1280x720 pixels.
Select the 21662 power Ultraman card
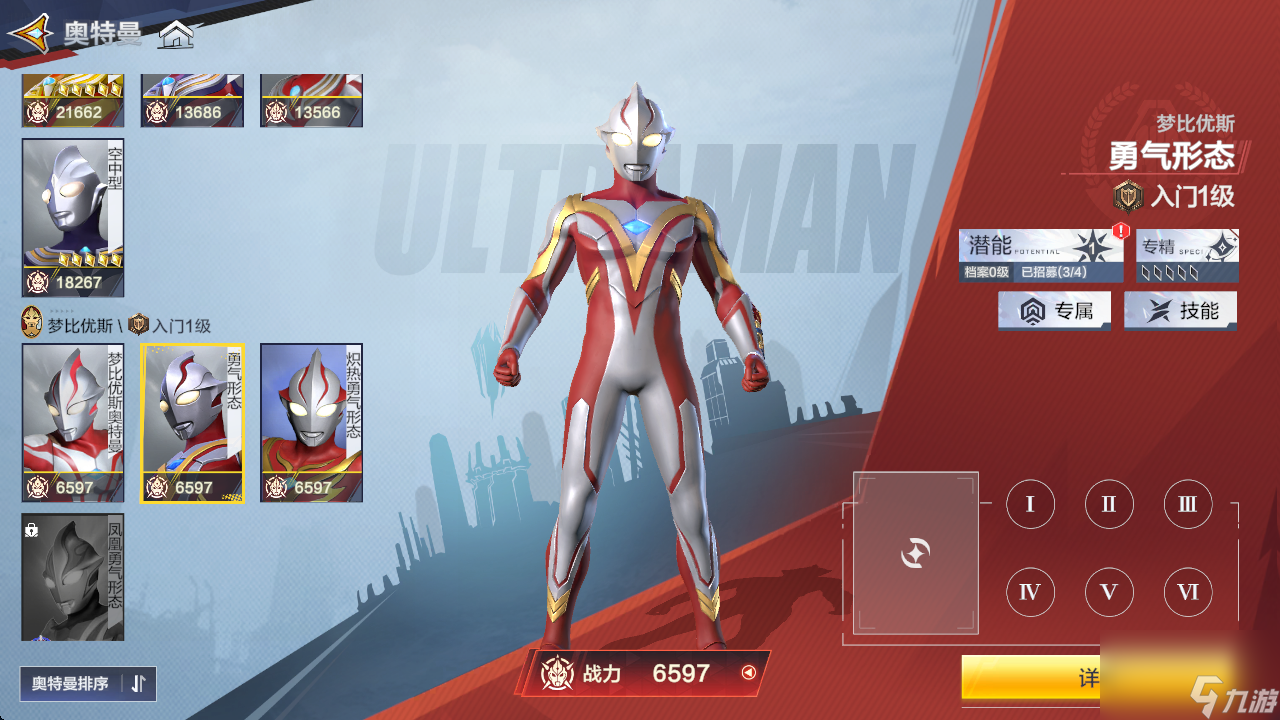point(73,101)
